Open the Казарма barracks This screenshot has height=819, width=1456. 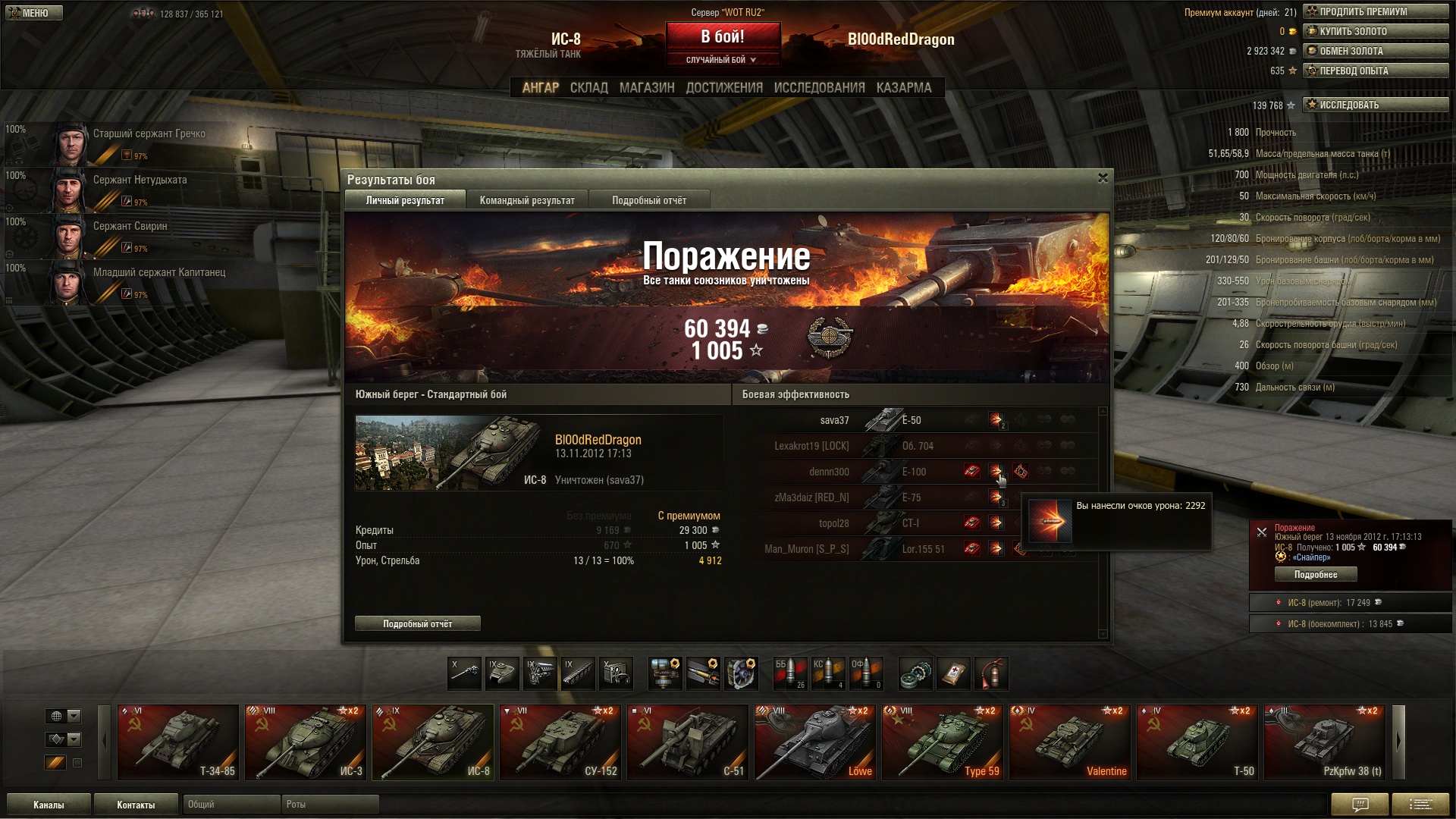pyautogui.click(x=903, y=88)
